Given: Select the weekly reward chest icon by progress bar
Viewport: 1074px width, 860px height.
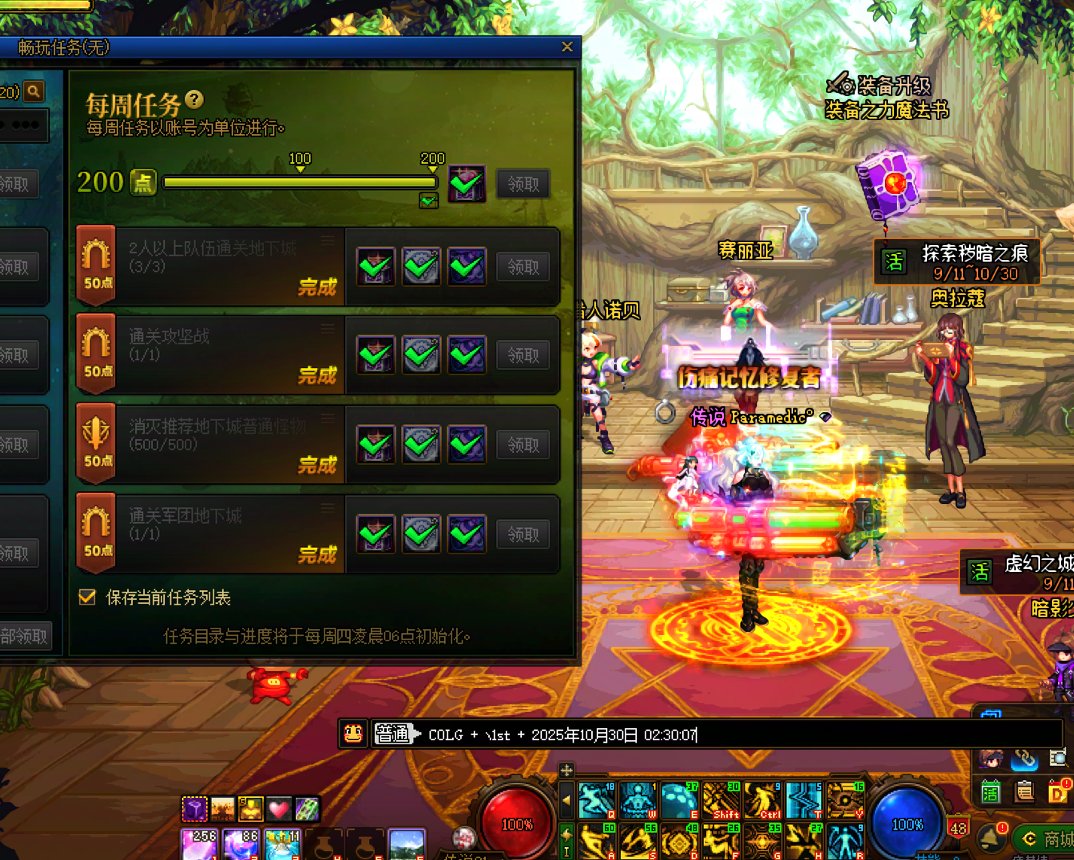Looking at the screenshot, I should pyautogui.click(x=467, y=184).
